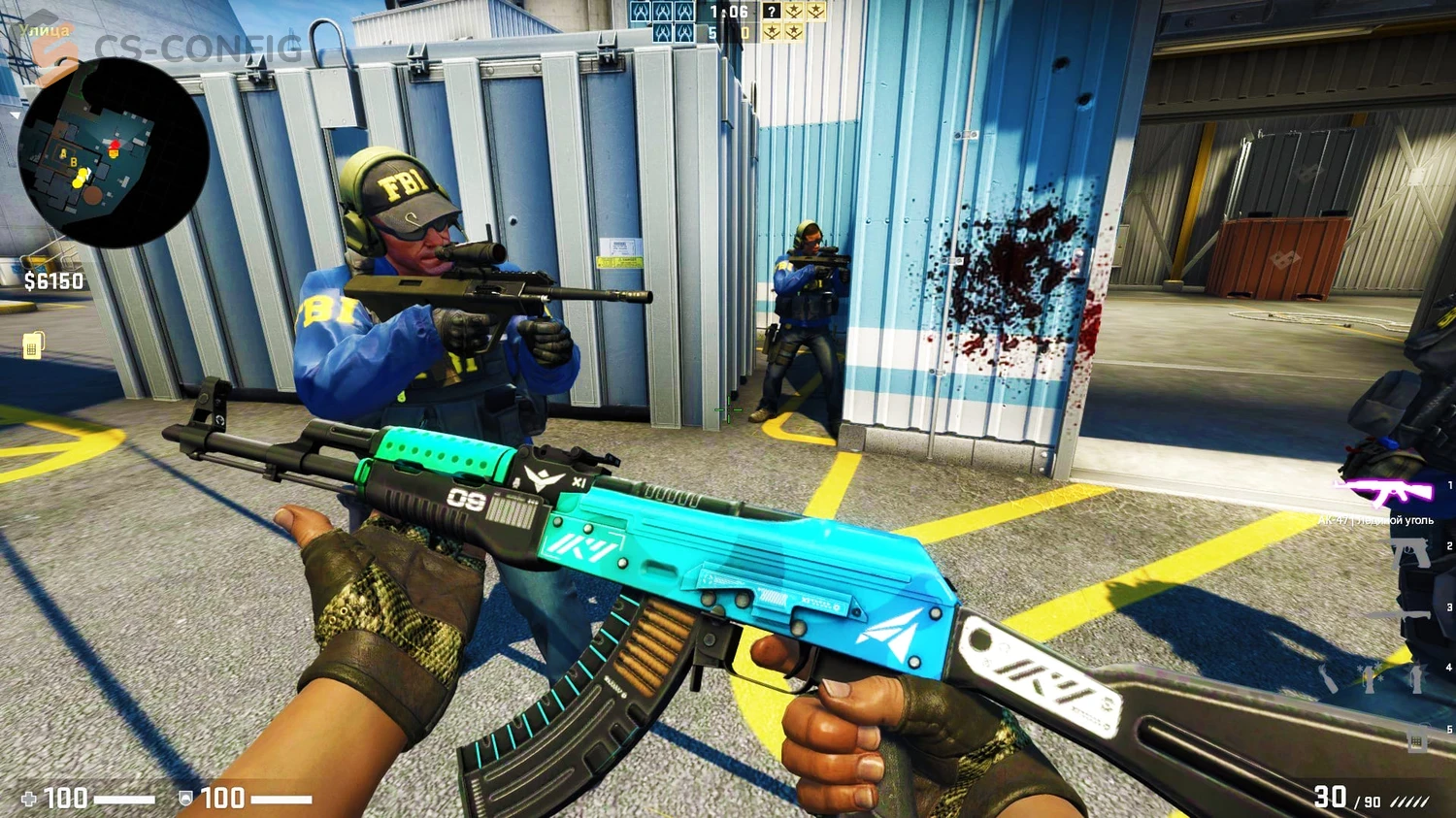
Task: Click the armor shield icon
Action: pos(186,799)
